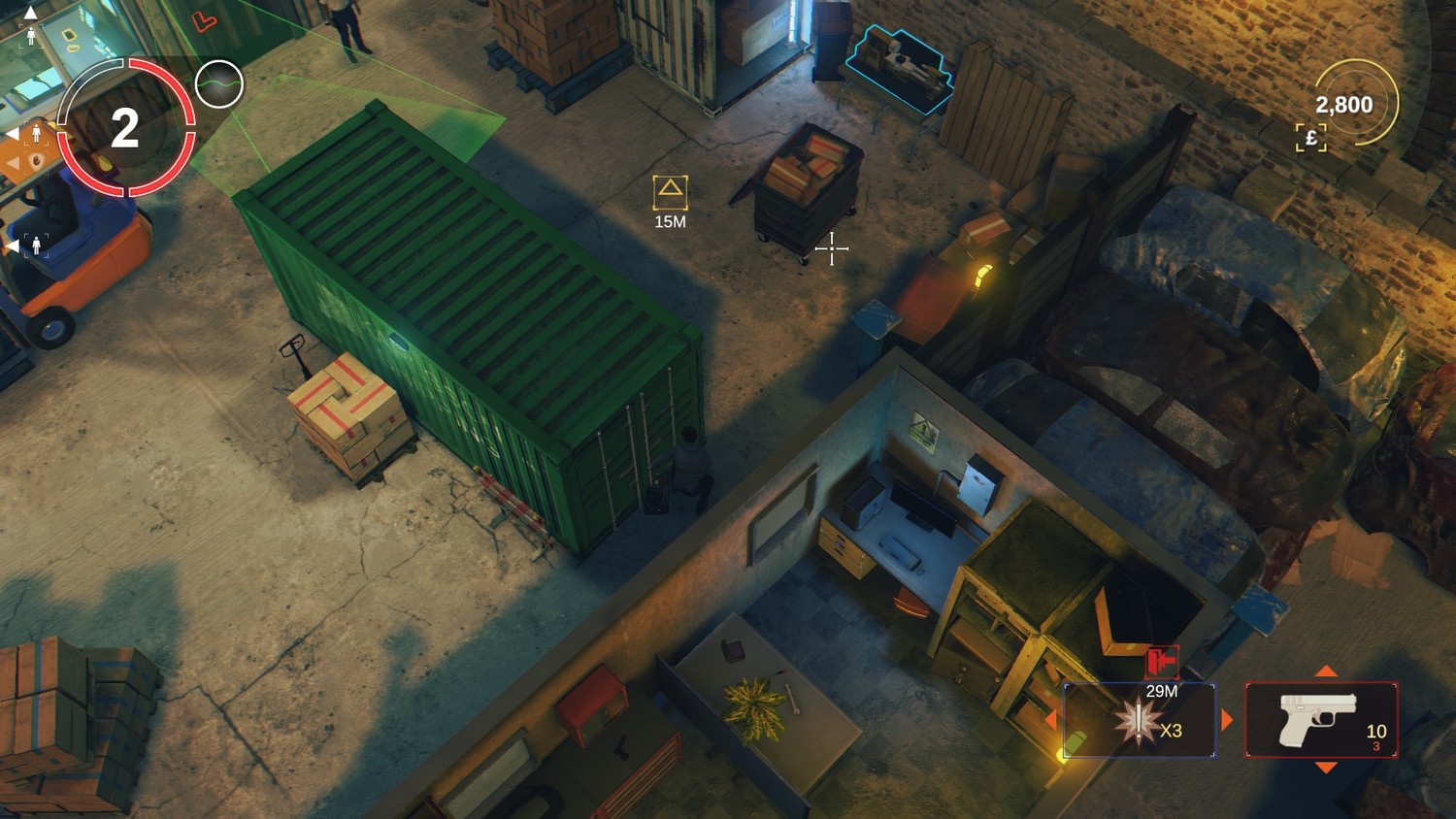Select the yellow triangle objective marker
Image resolution: width=1456 pixels, height=819 pixels.
tap(670, 192)
